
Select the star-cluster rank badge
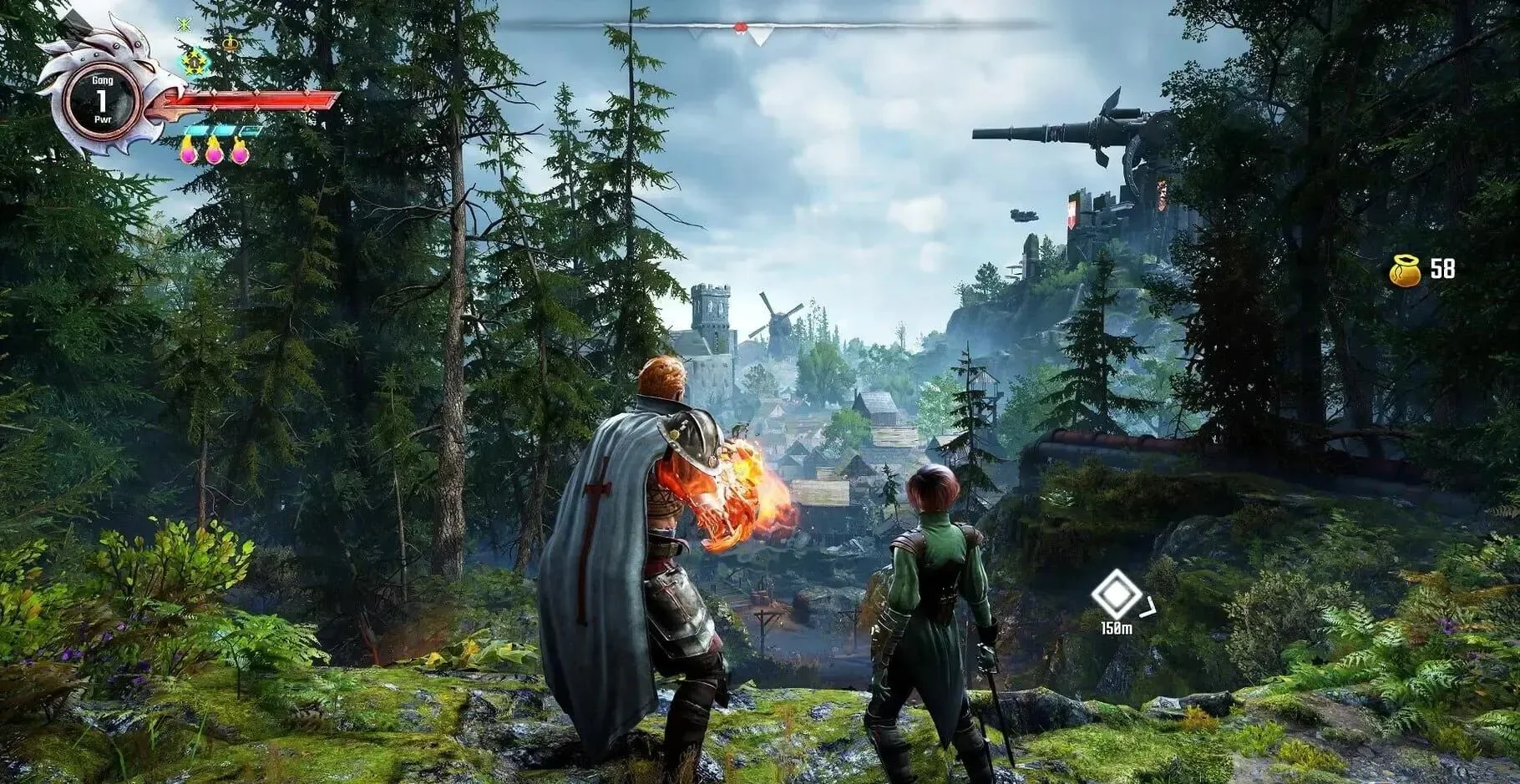point(194,61)
